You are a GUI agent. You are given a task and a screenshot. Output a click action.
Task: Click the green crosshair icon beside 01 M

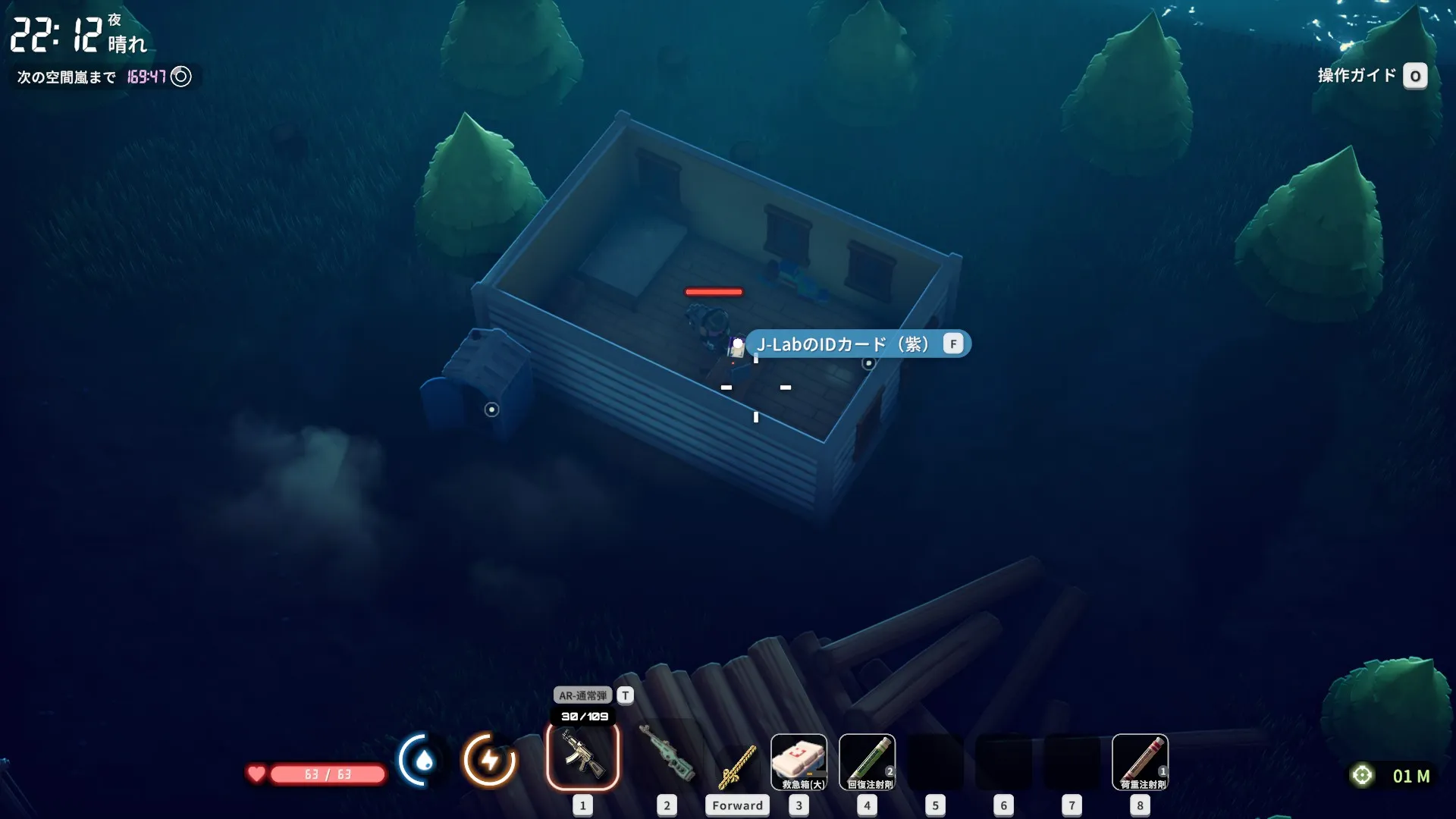pyautogui.click(x=1362, y=775)
